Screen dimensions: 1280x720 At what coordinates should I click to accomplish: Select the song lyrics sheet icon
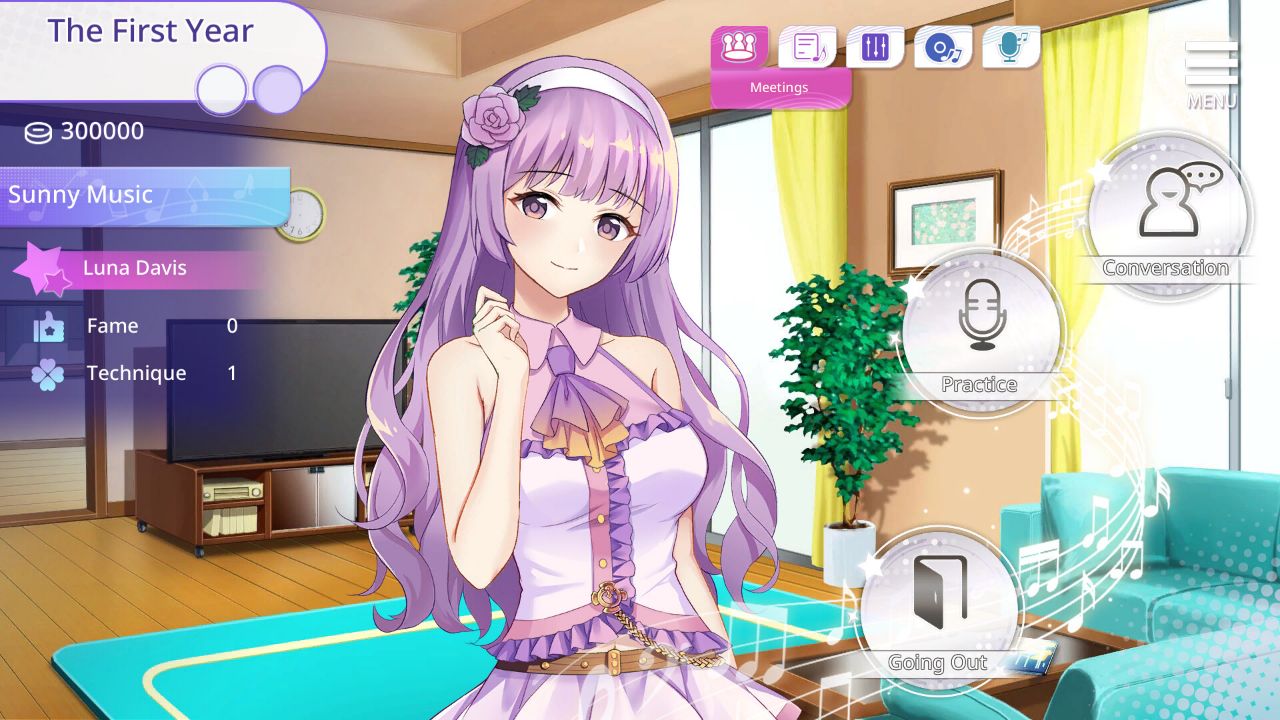coord(808,46)
